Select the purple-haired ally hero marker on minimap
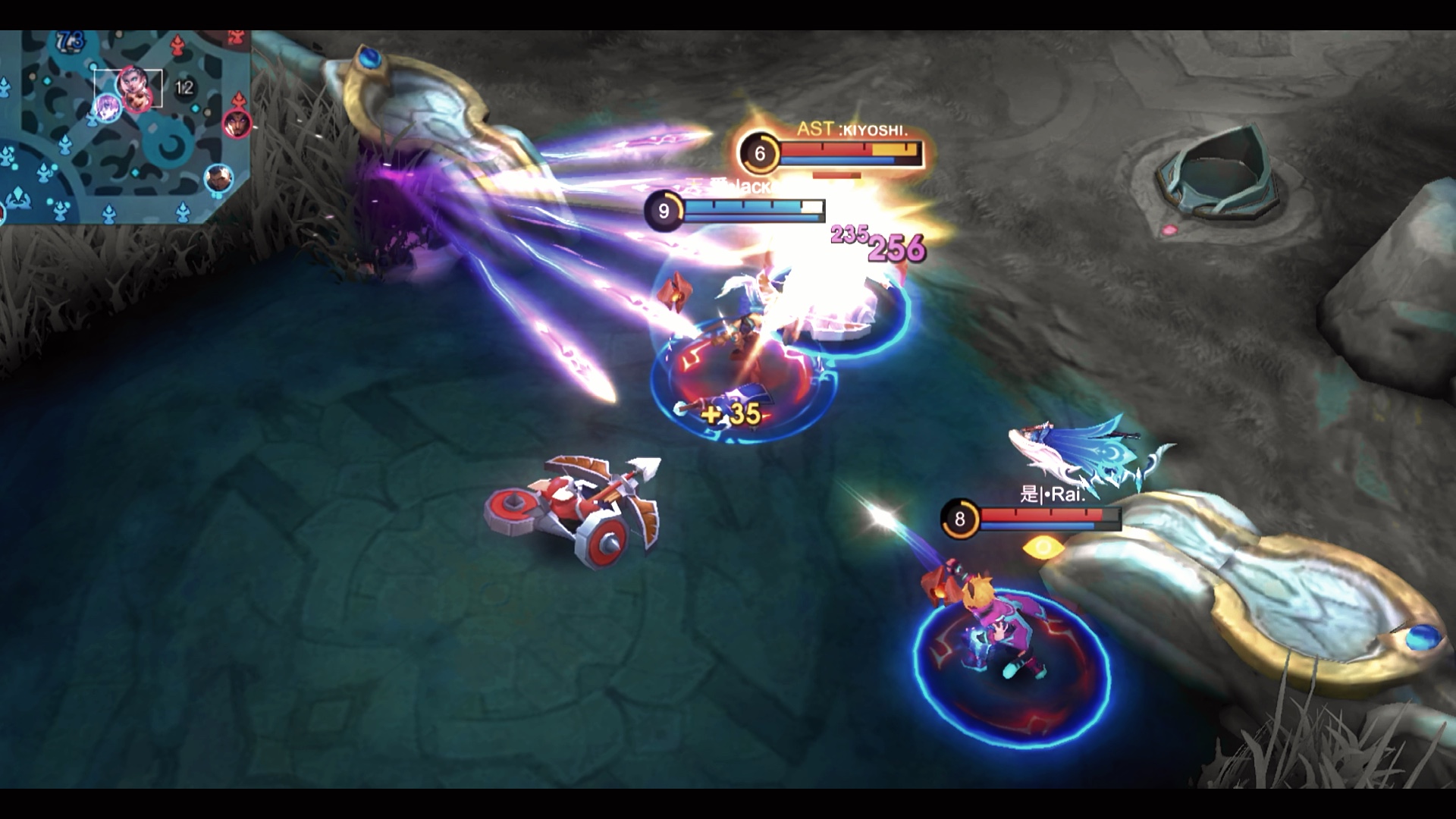The image size is (1456, 819). pyautogui.click(x=107, y=107)
